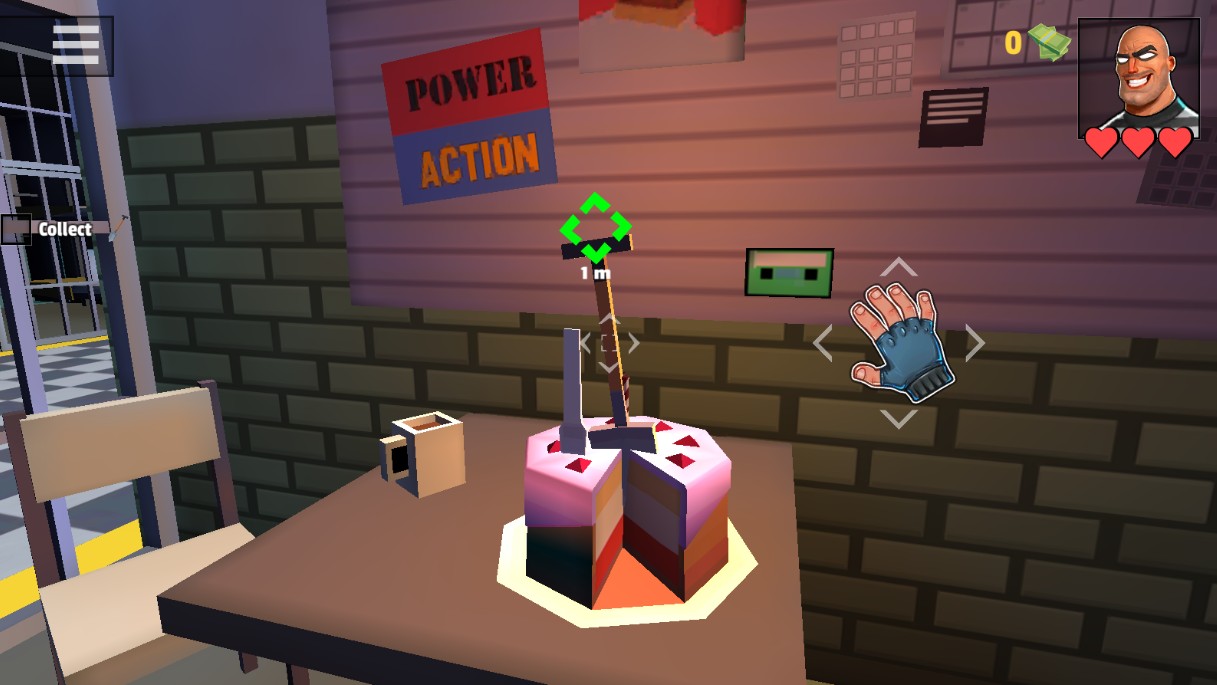Select the green diamond target marker

(x=595, y=227)
